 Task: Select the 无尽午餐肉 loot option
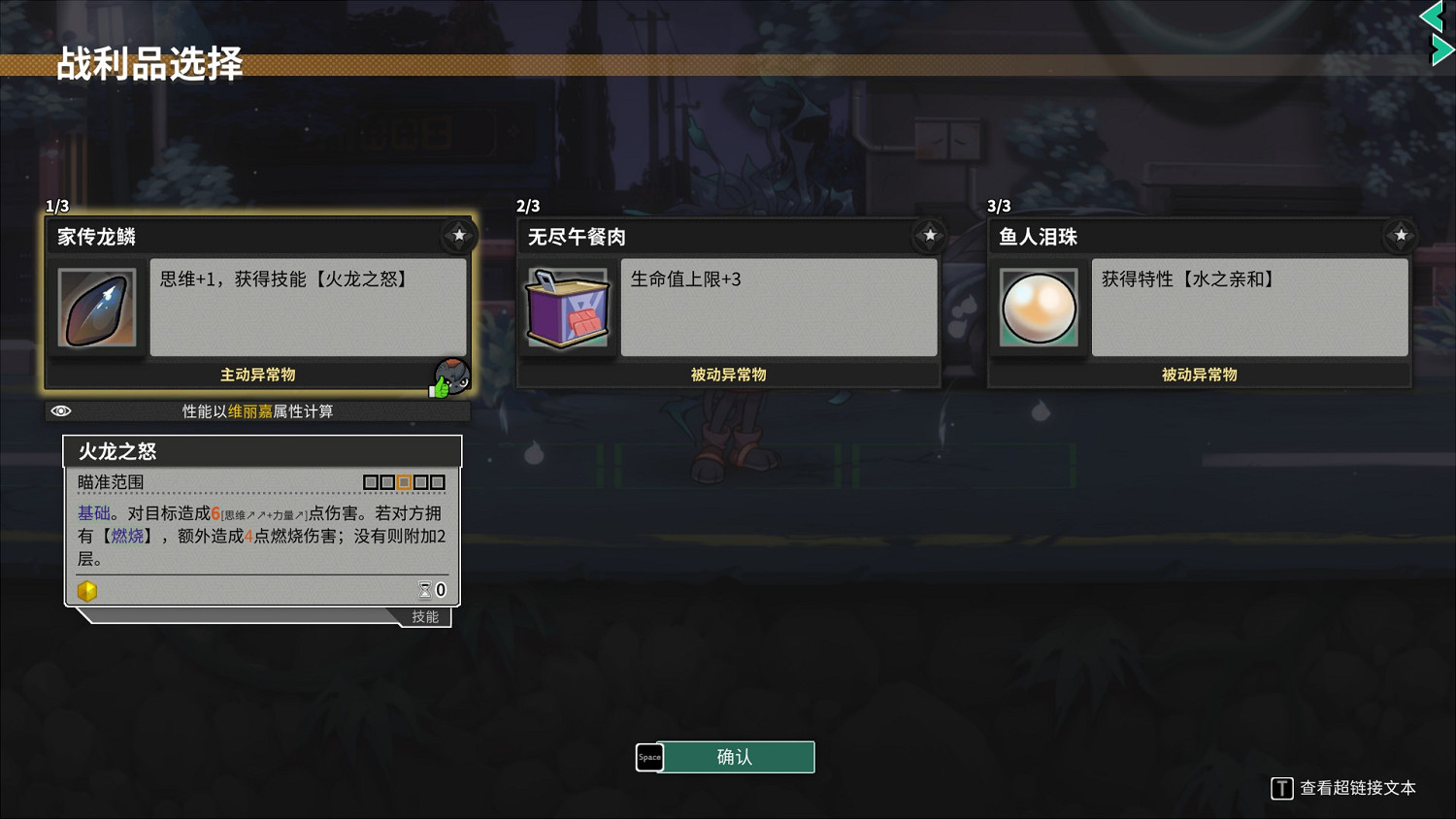click(728, 301)
